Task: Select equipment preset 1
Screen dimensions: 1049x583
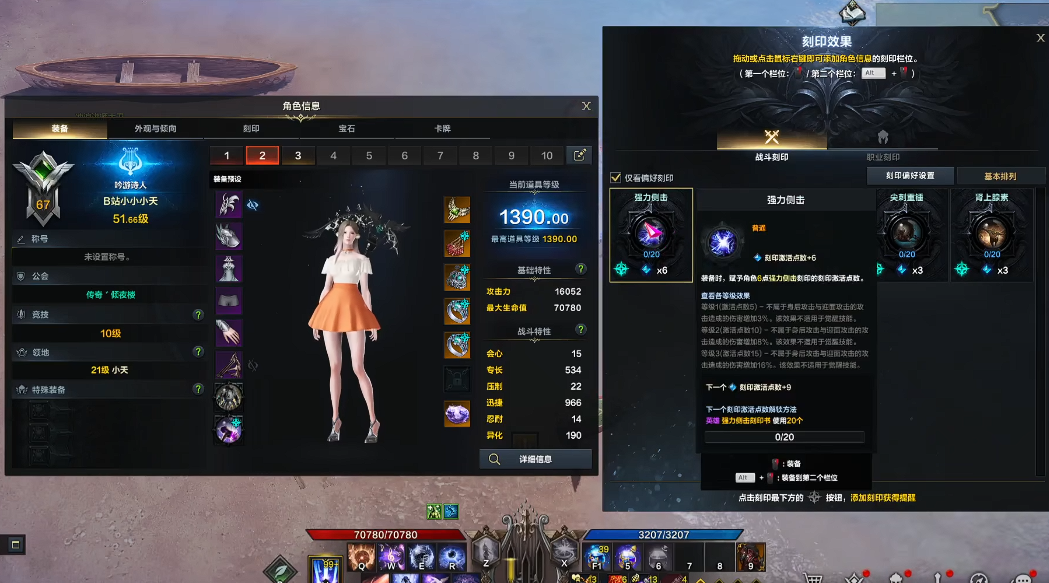Action: point(227,156)
